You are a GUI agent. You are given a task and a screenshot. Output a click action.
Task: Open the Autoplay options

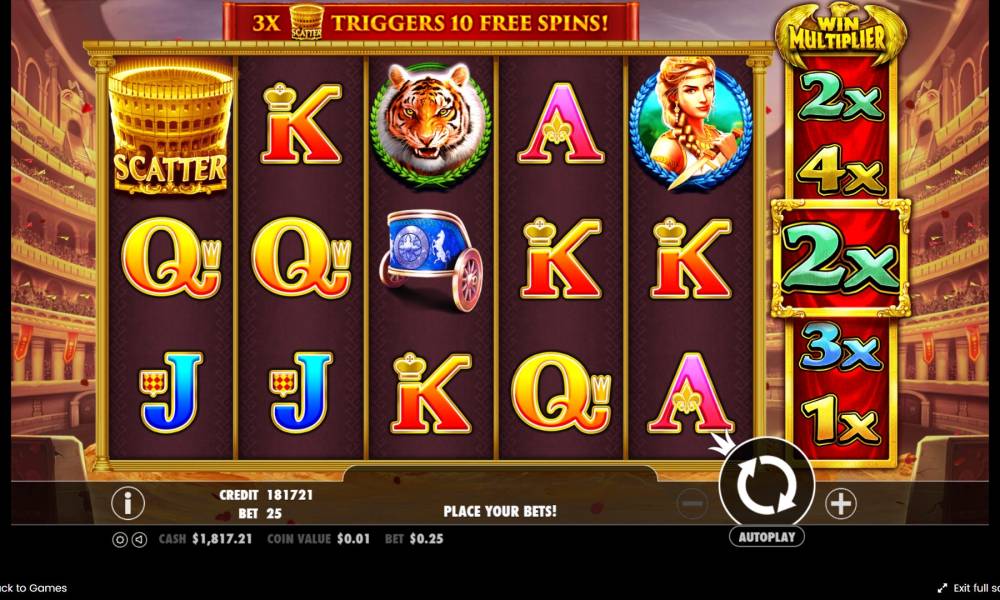(766, 537)
